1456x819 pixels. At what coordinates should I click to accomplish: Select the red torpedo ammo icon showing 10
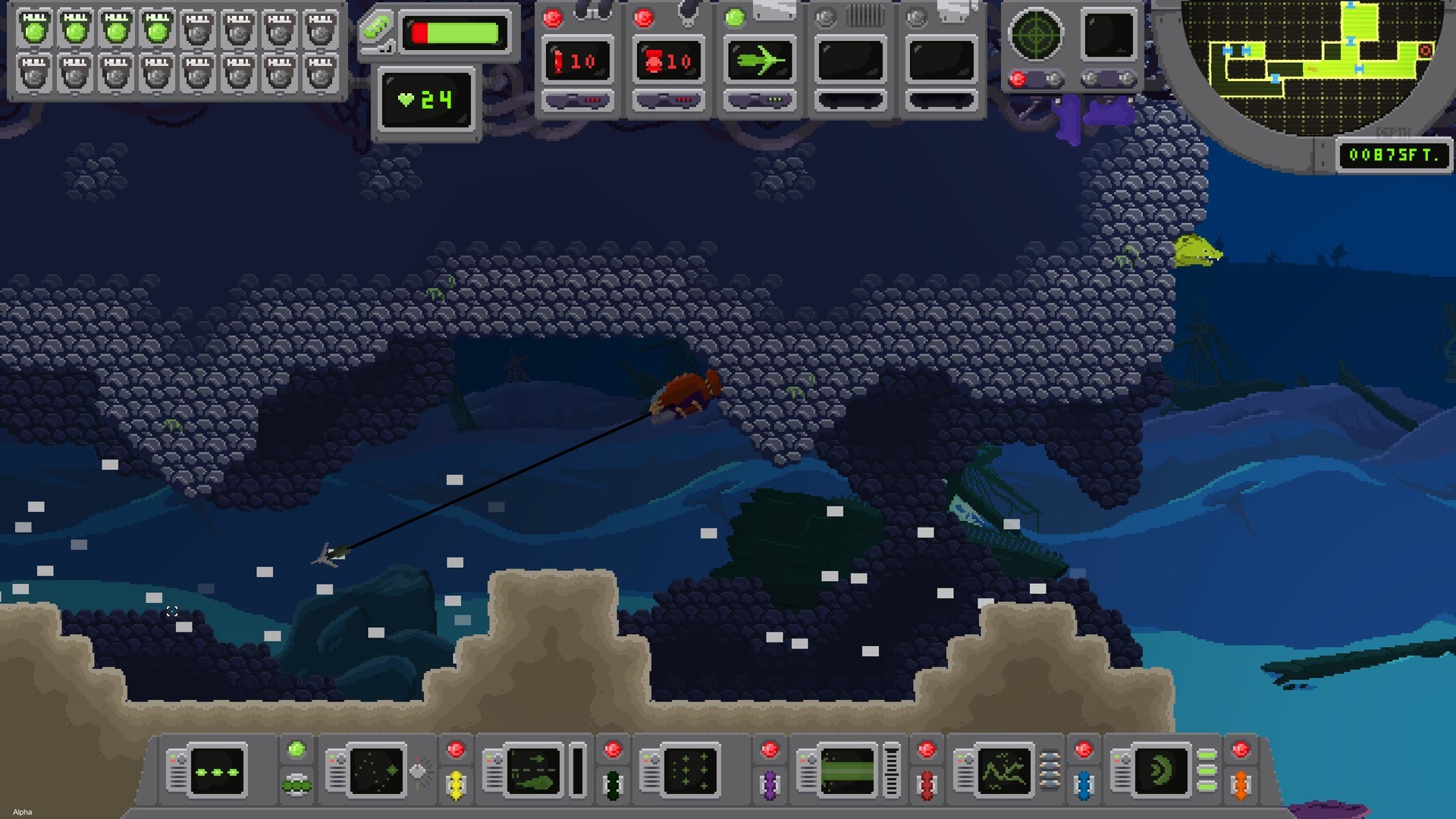point(578,61)
